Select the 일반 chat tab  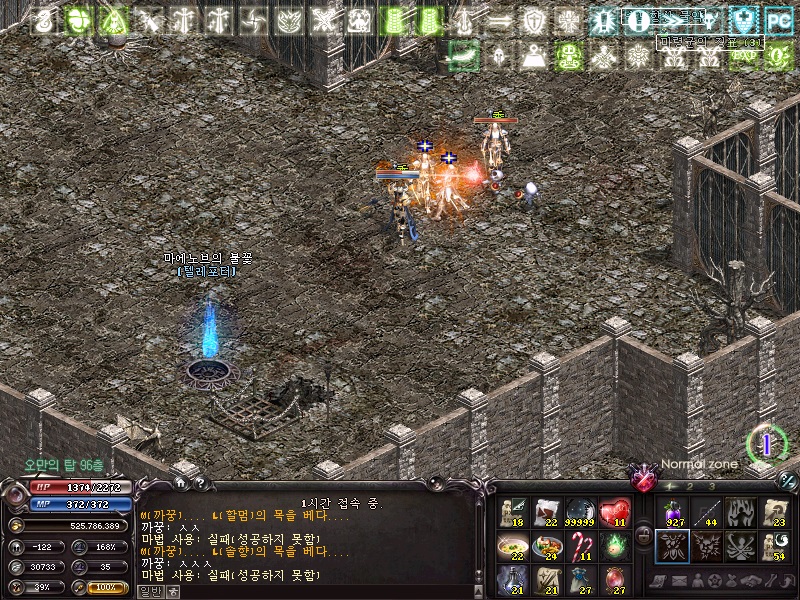pyautogui.click(x=149, y=591)
